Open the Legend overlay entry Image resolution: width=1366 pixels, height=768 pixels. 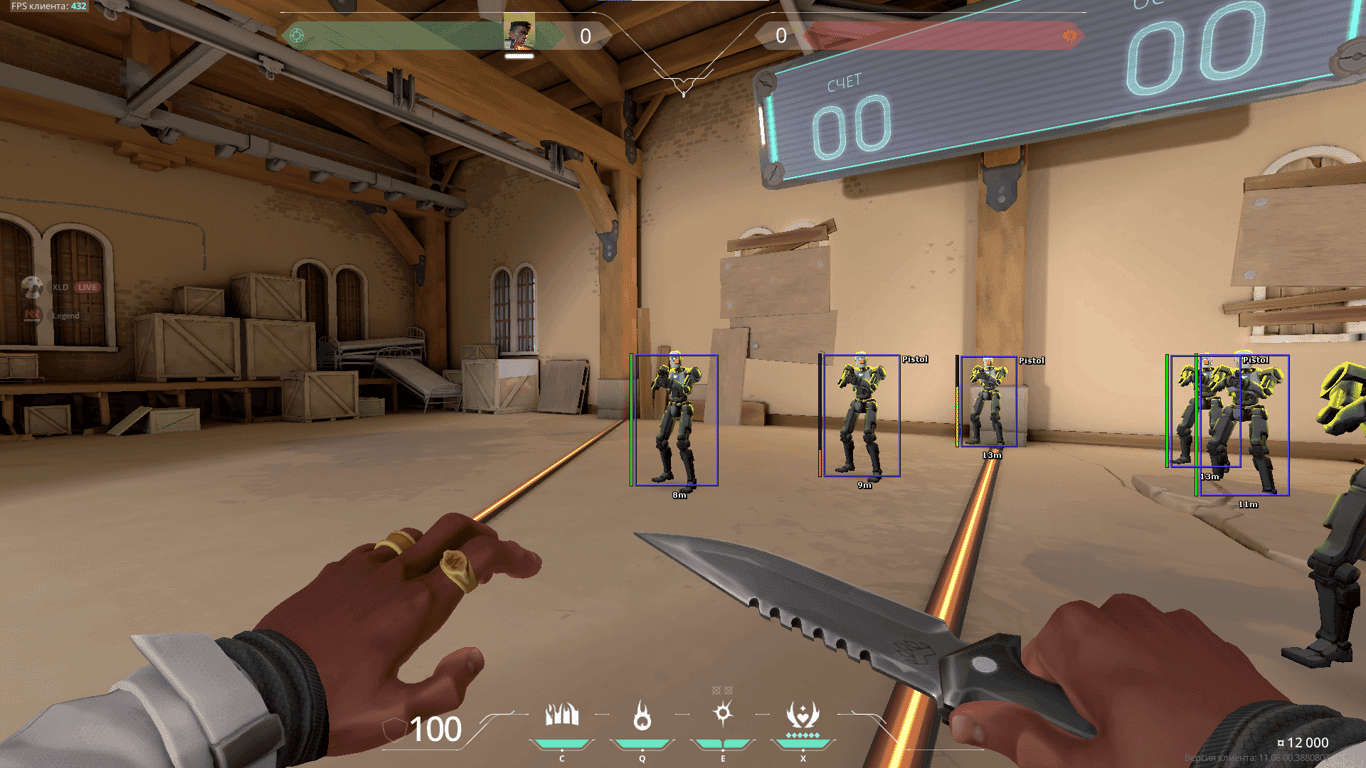pyautogui.click(x=65, y=316)
